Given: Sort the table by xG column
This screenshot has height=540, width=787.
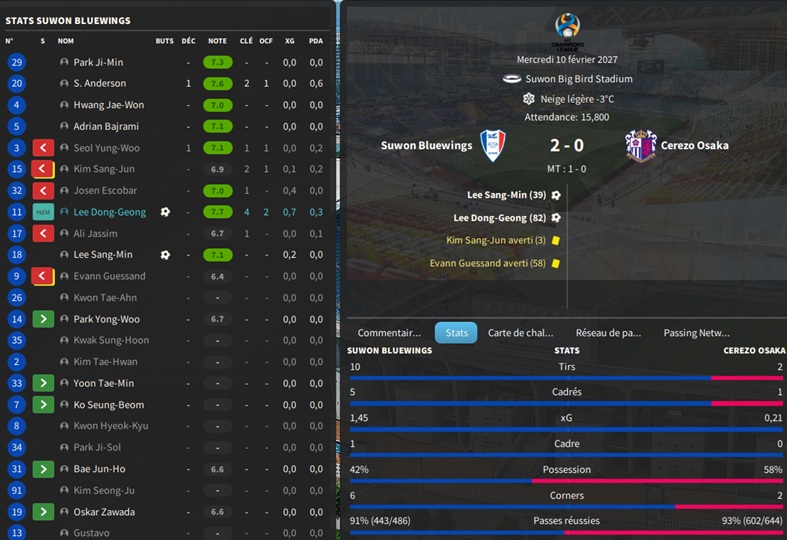Looking at the screenshot, I should coord(290,41).
